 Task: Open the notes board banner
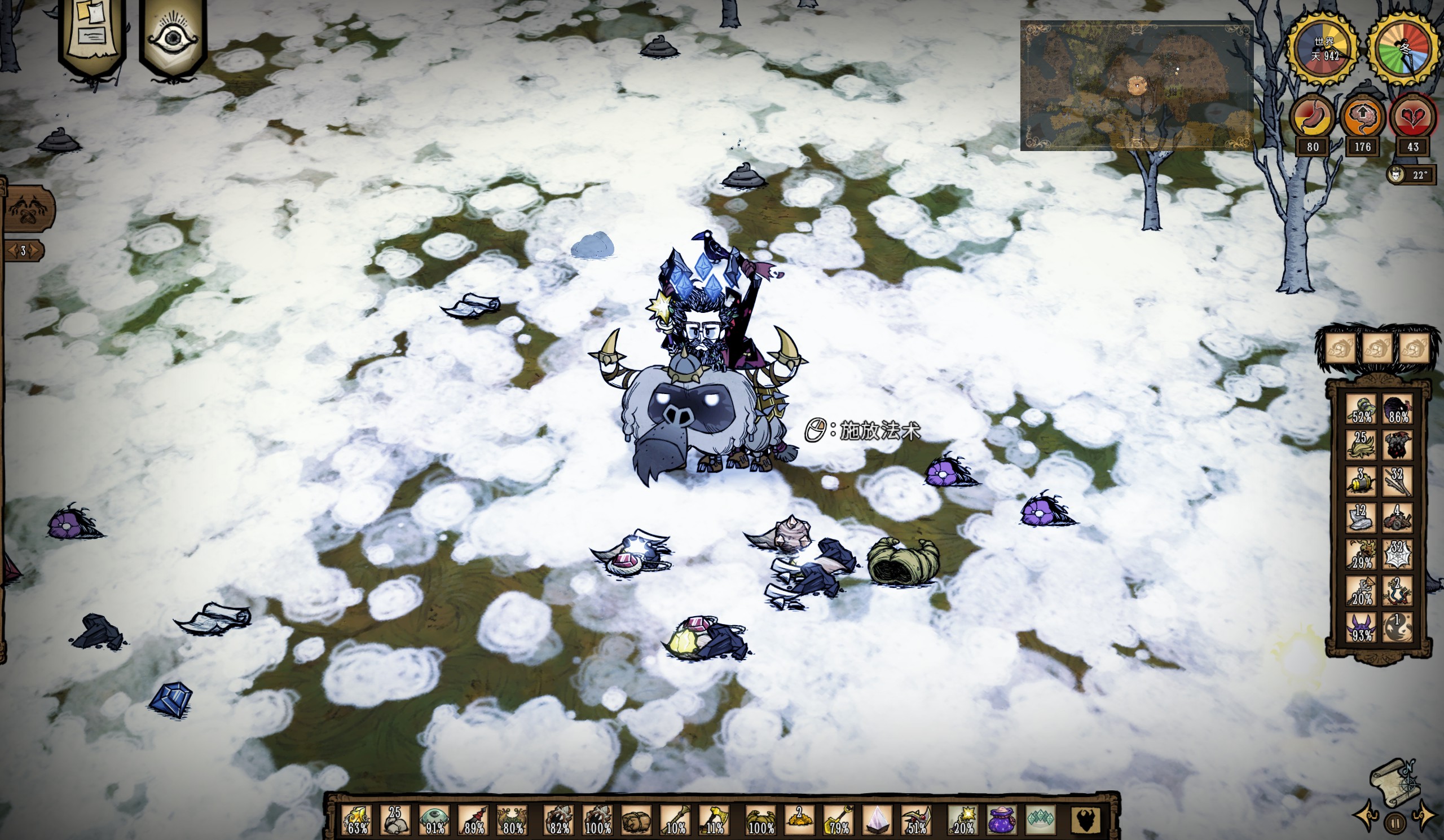[x=92, y=34]
